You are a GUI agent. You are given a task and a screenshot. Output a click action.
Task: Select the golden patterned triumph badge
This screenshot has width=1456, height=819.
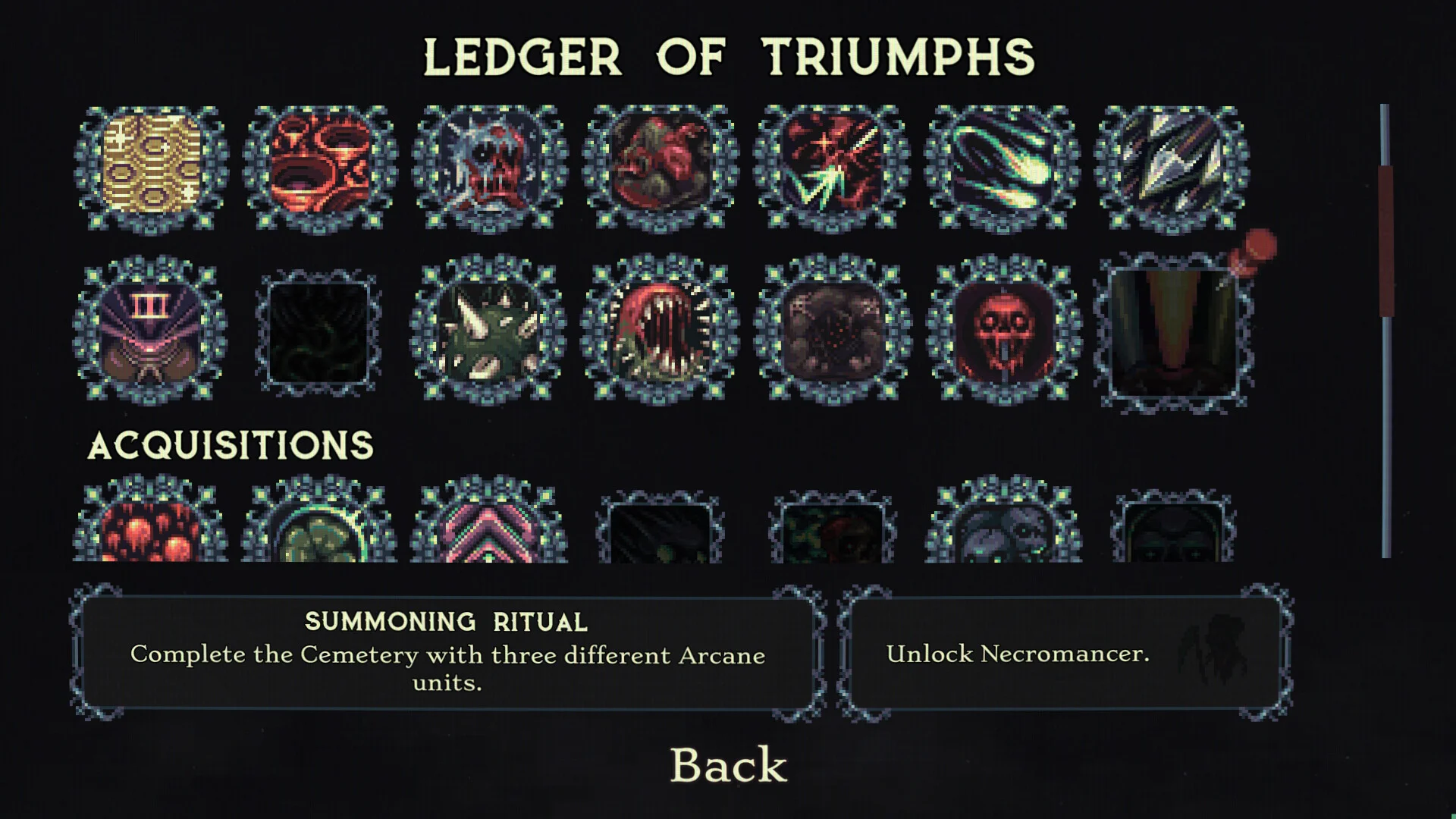[x=152, y=168]
